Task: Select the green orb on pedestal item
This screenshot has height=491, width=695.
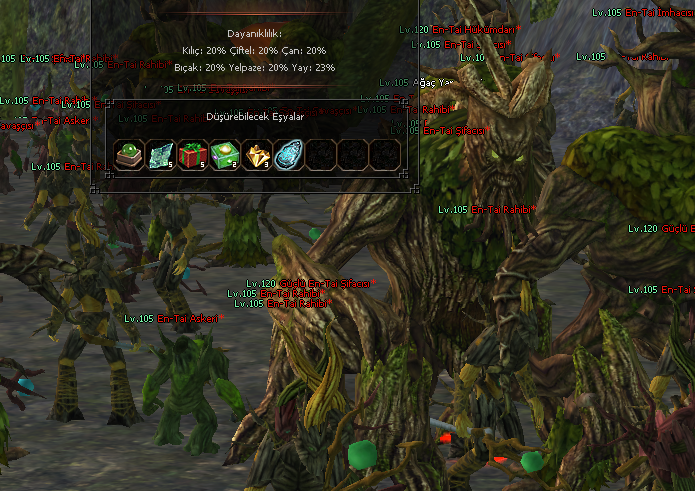Action: (128, 154)
